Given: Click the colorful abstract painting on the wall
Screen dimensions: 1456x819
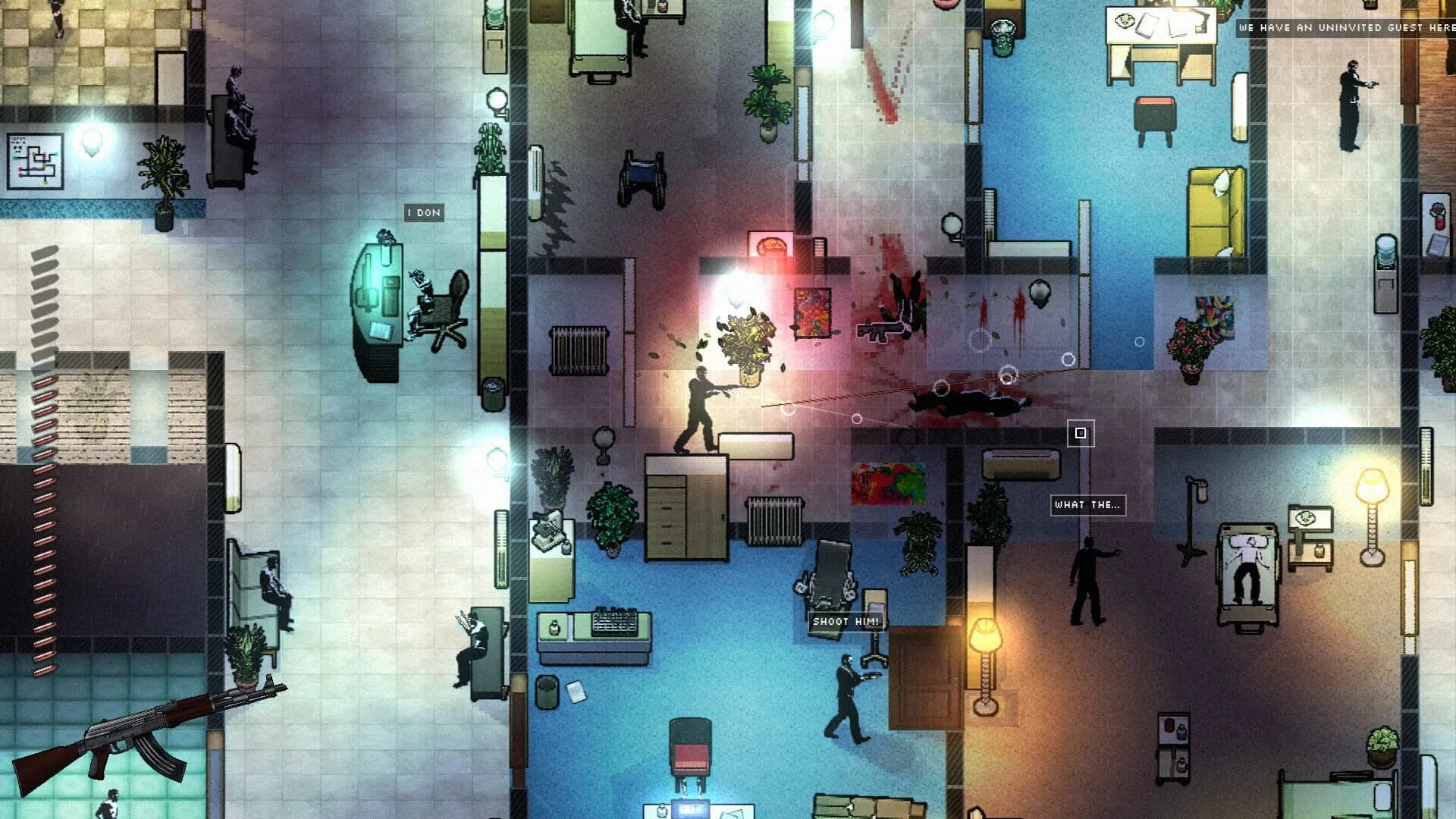Looking at the screenshot, I should click(889, 484).
